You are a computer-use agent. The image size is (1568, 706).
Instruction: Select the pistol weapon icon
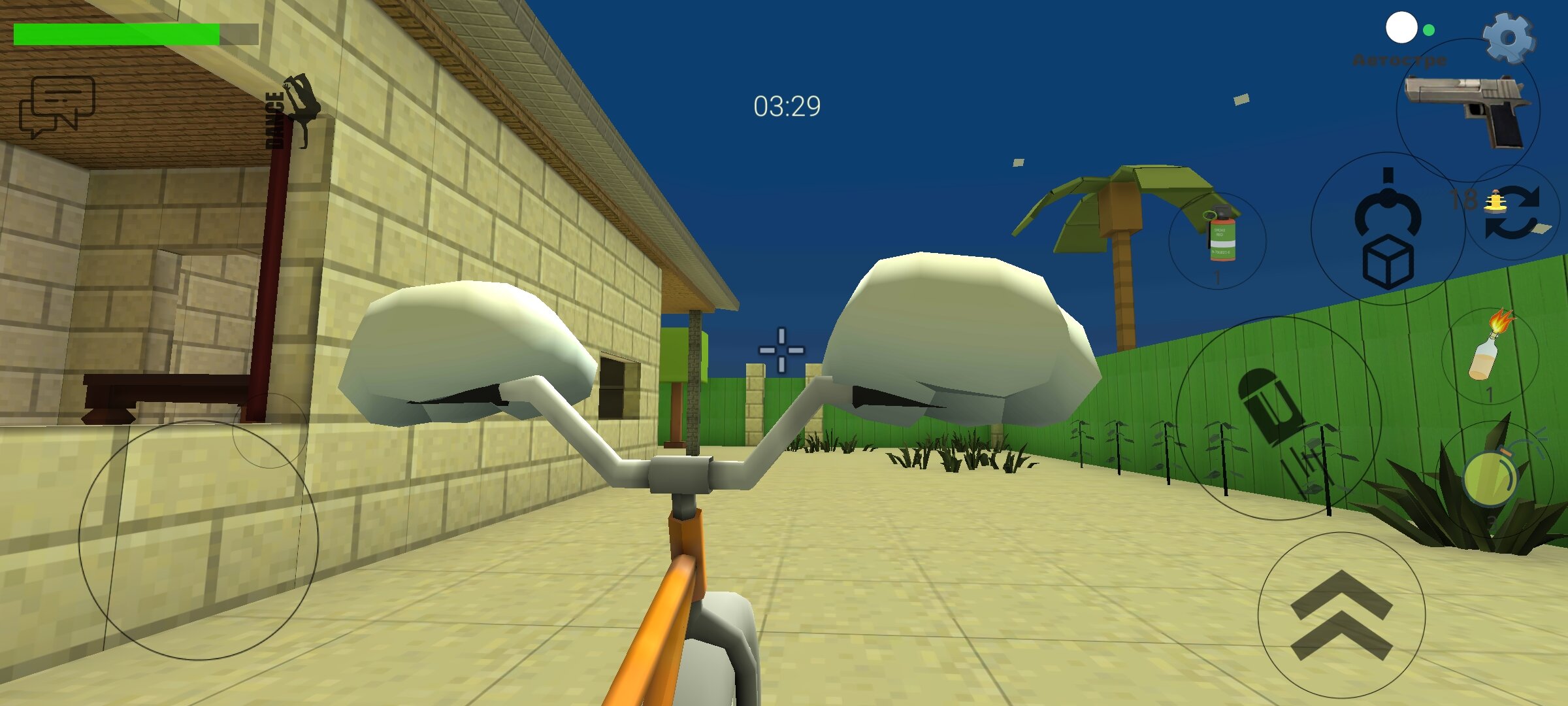[1467, 111]
